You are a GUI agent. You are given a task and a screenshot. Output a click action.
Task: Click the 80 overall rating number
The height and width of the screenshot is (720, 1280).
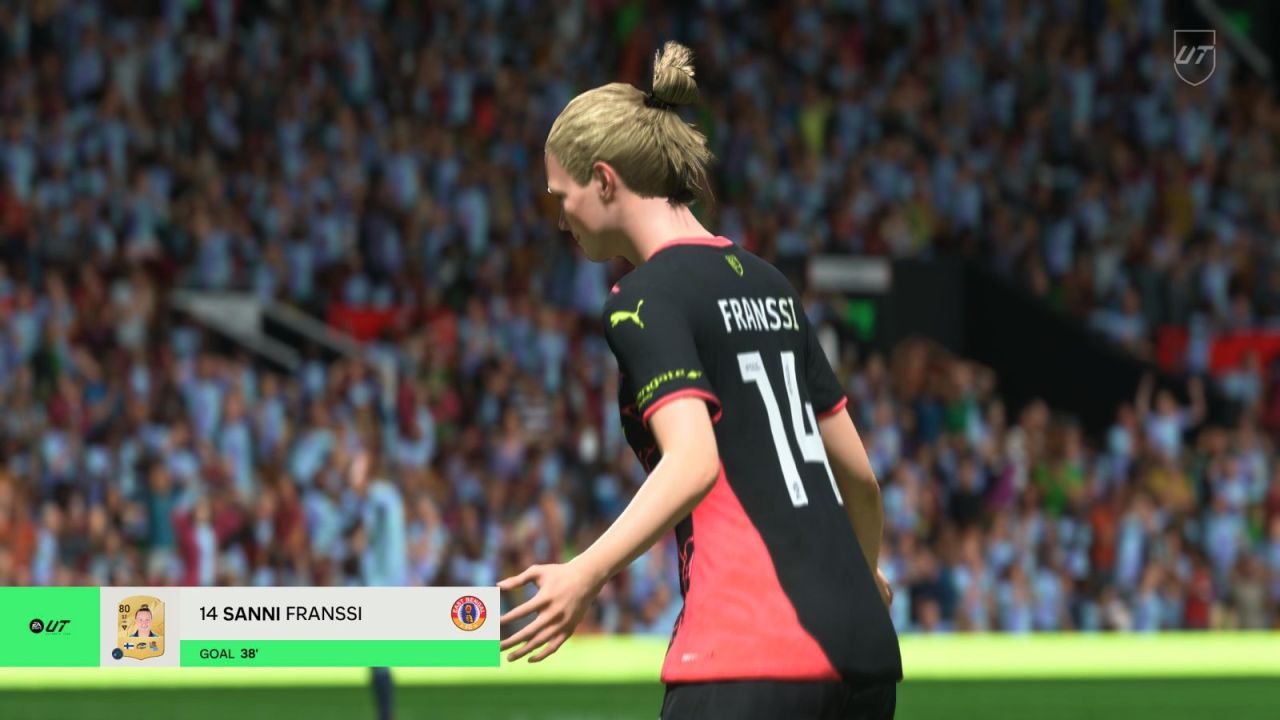[123, 608]
